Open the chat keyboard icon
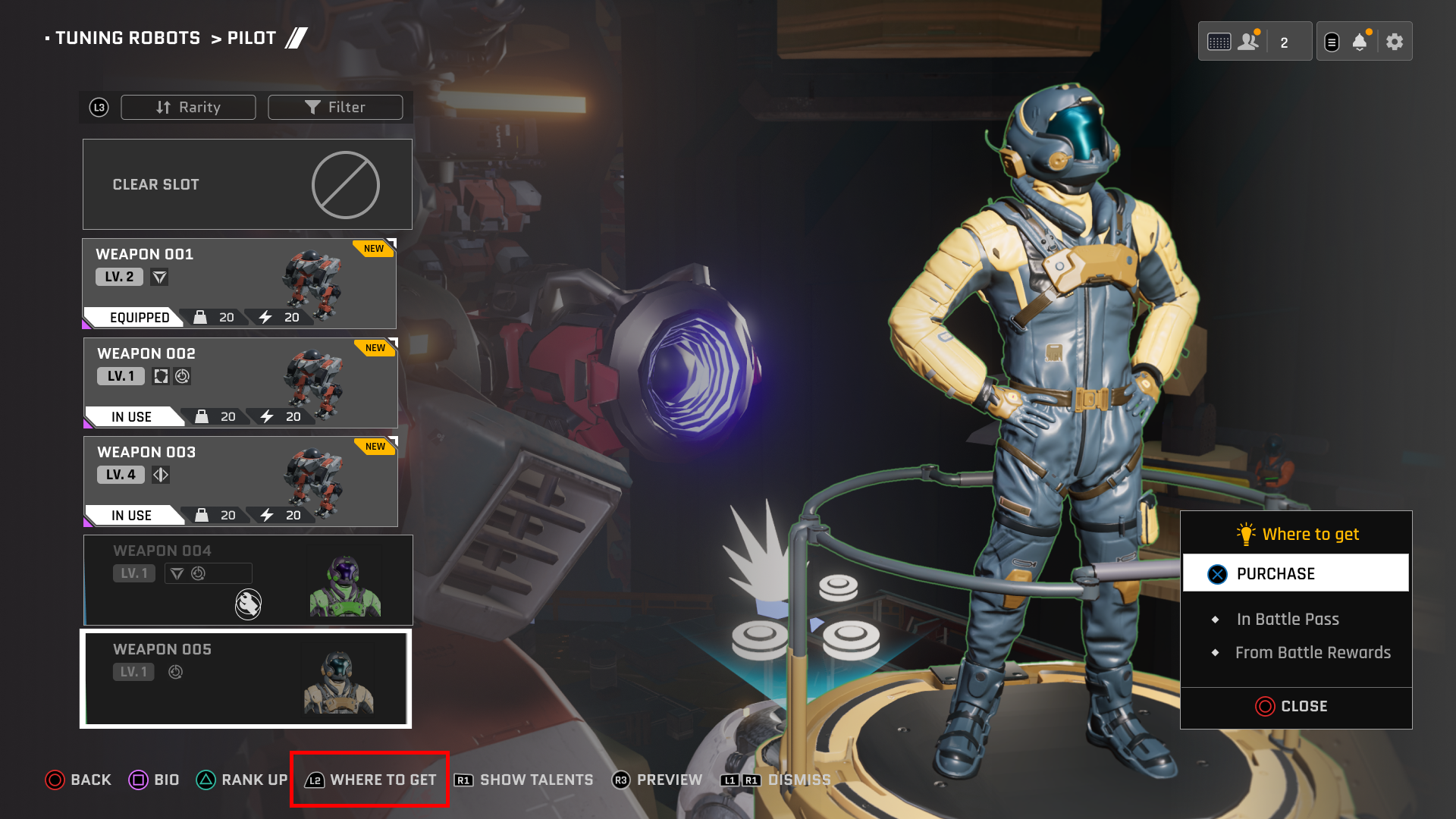 [1219, 42]
